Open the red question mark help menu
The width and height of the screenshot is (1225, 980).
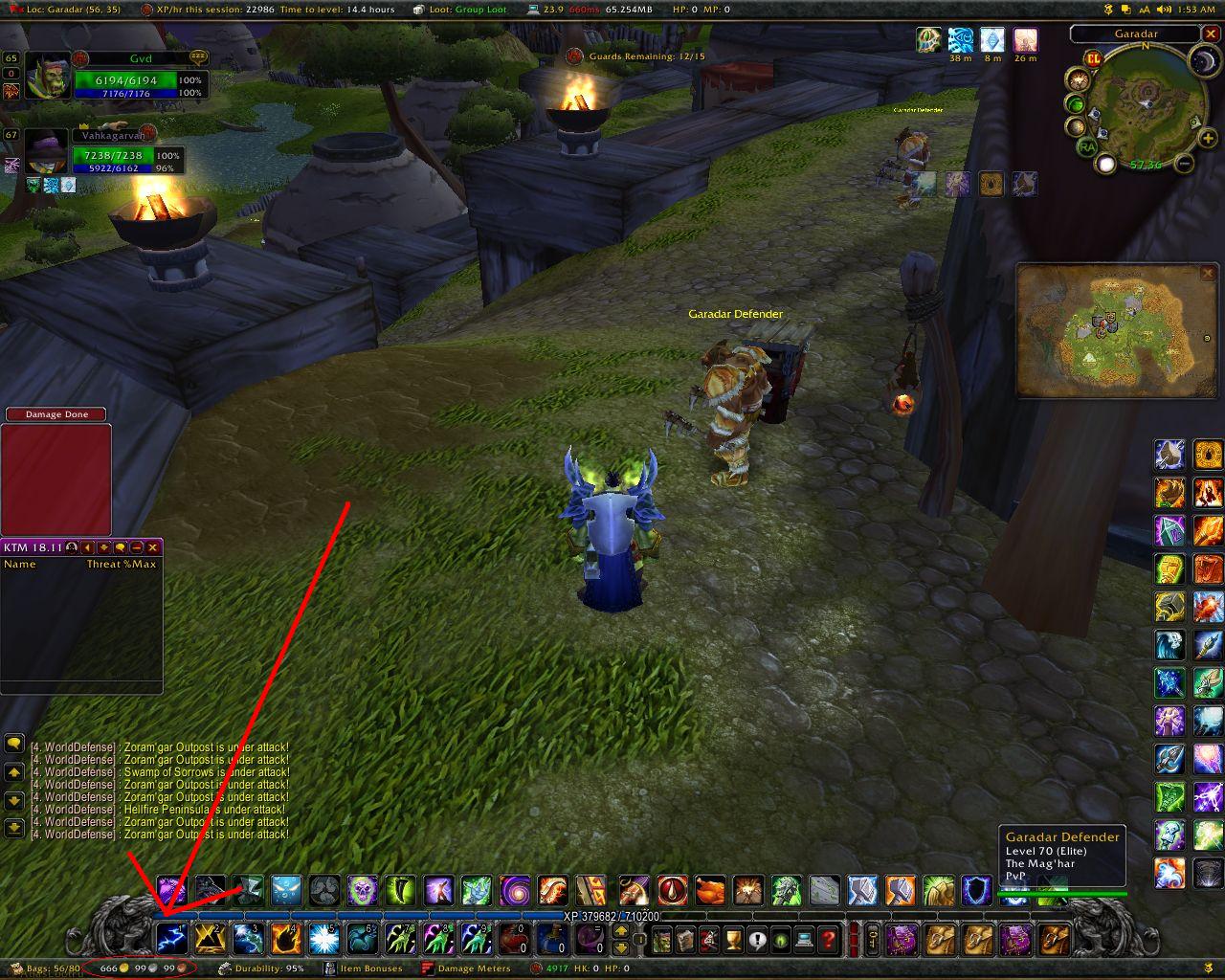[x=829, y=940]
